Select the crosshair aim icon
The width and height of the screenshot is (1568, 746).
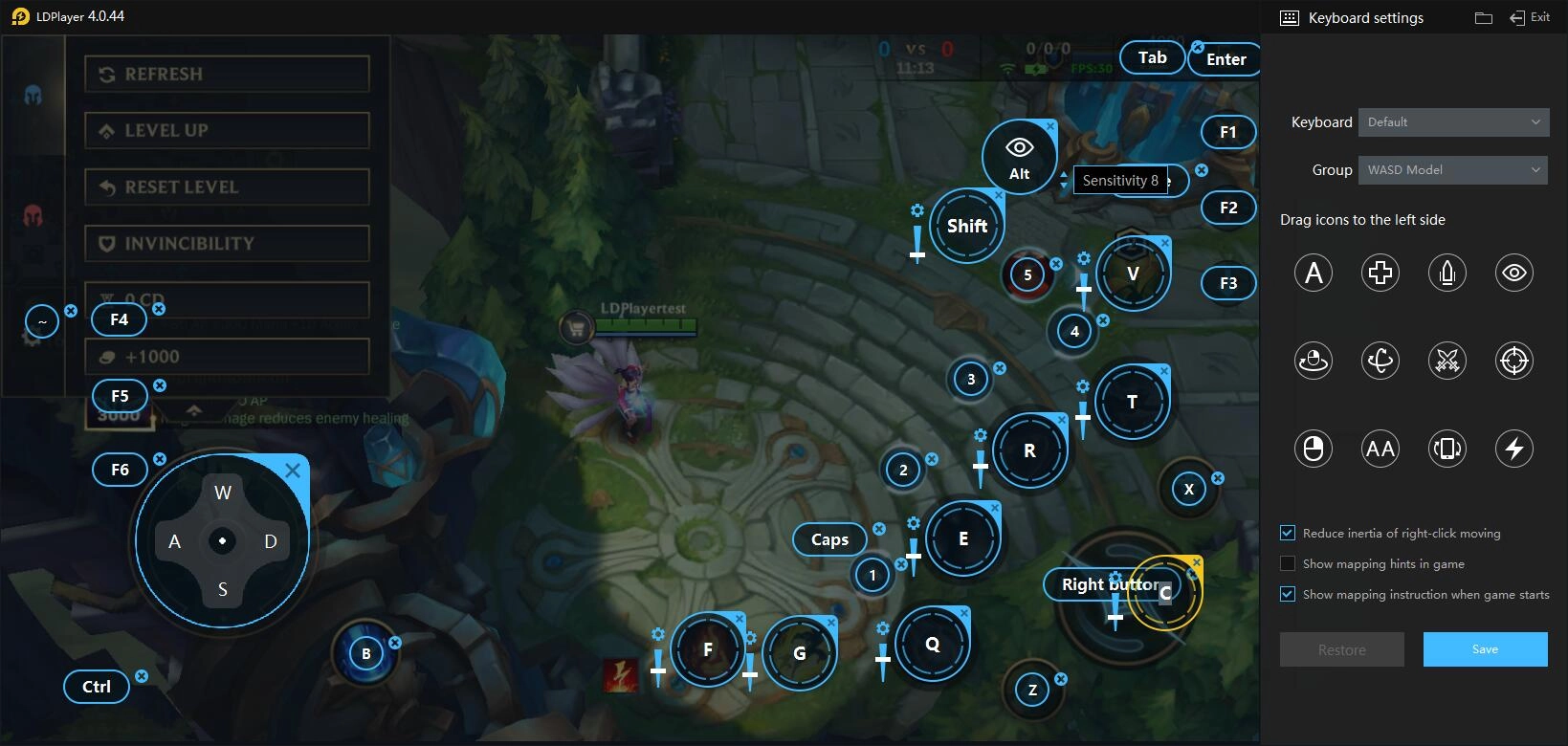point(1513,361)
